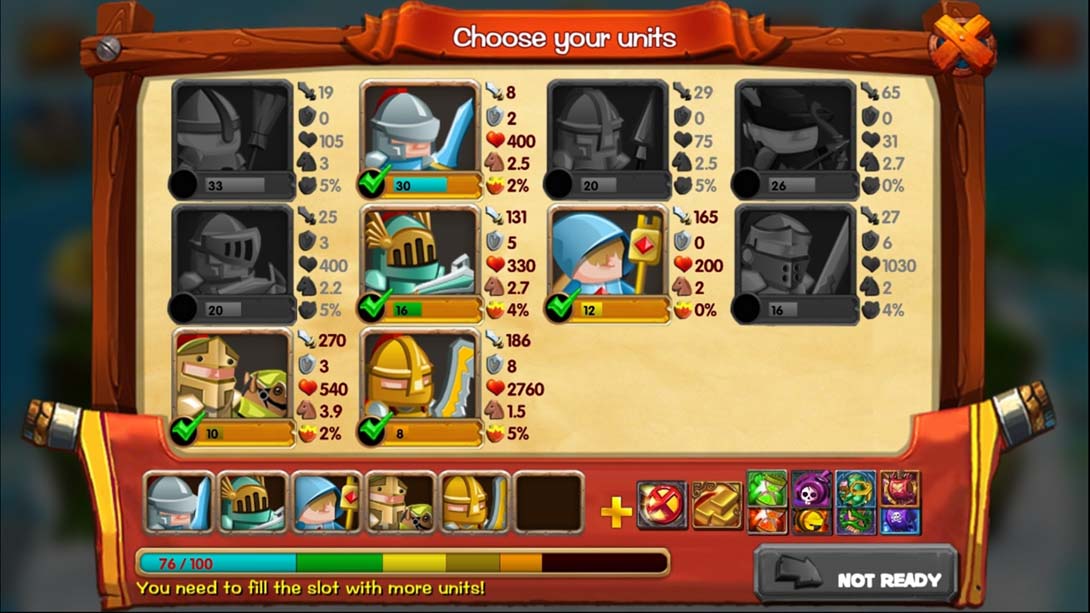
Task: Click the greyed-out Not Ready button
Action: point(855,578)
